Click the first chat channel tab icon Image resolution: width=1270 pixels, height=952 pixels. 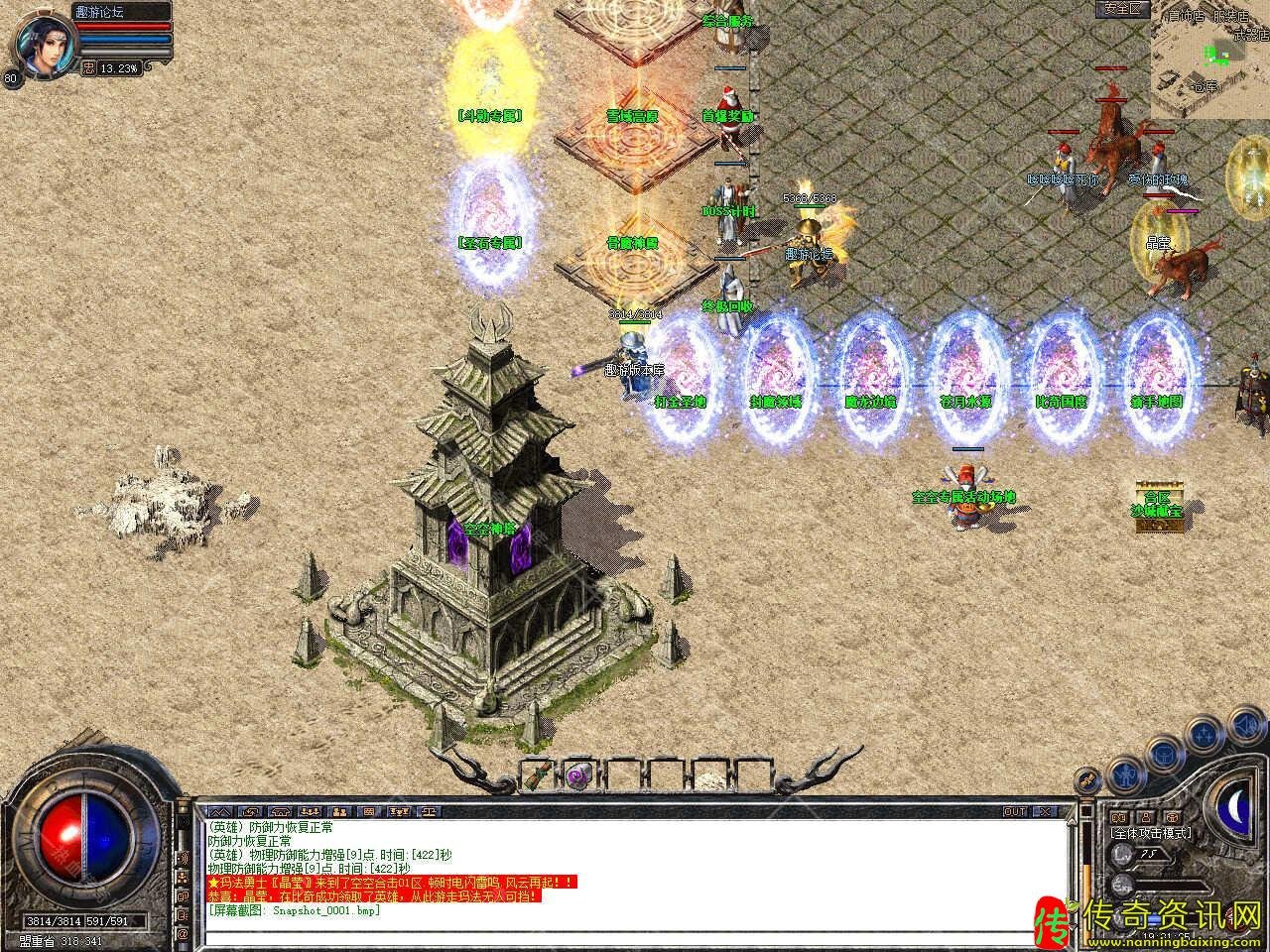pyautogui.click(x=219, y=811)
